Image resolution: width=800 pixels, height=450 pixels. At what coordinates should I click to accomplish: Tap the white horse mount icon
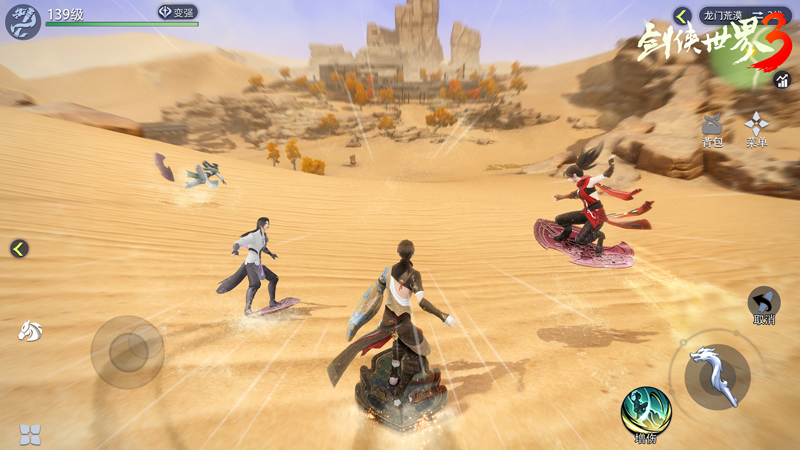click(30, 330)
